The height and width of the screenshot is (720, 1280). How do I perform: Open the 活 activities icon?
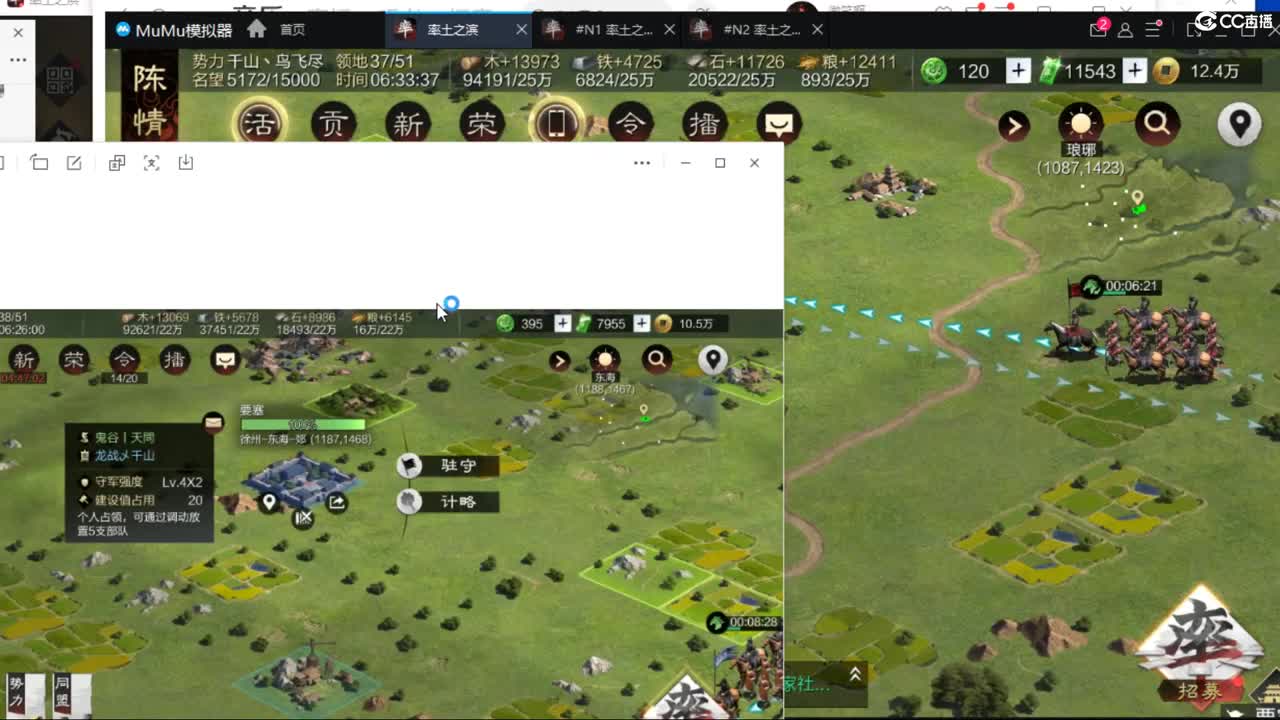tap(262, 125)
